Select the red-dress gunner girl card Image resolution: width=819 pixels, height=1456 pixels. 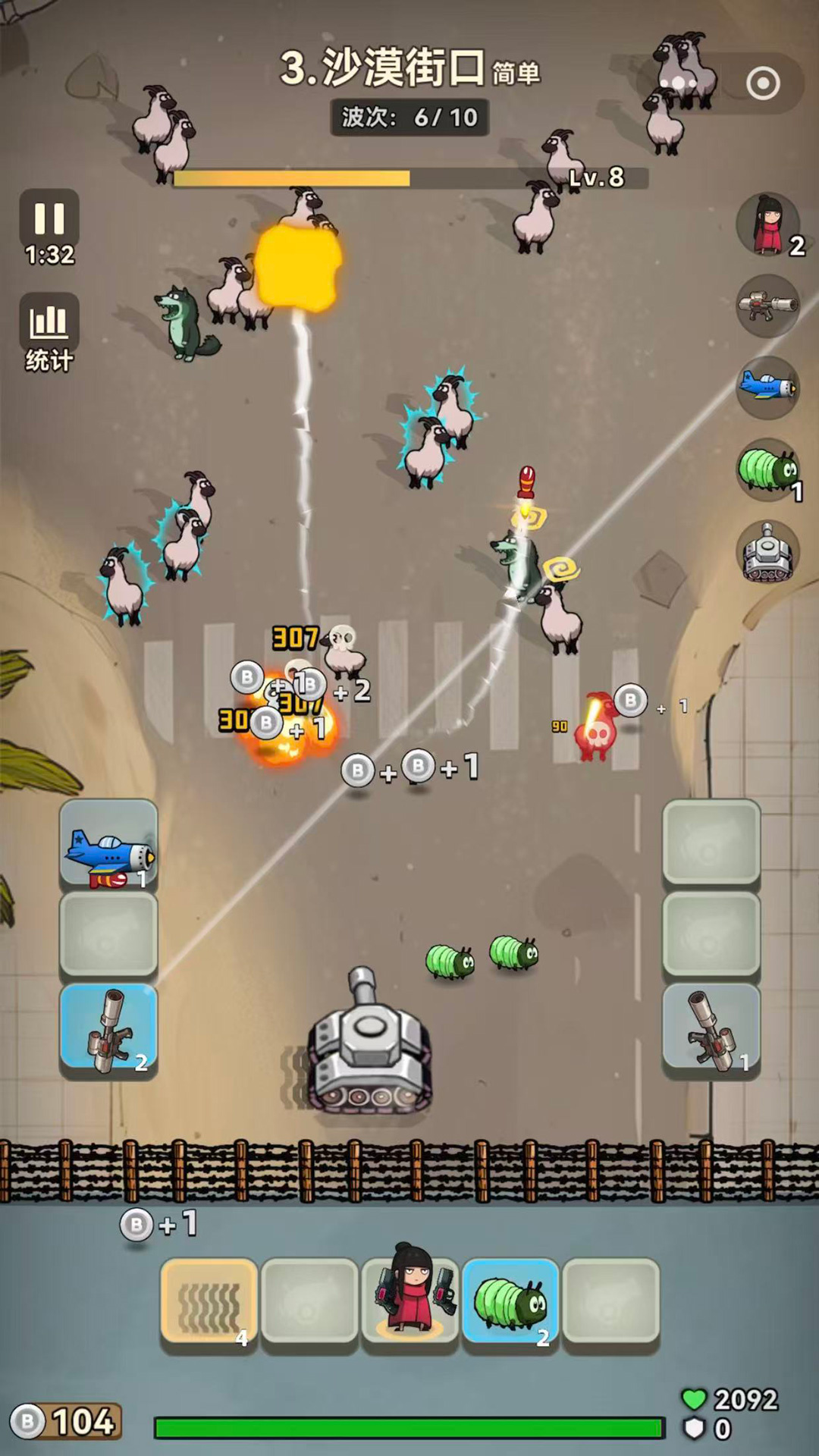(409, 1302)
